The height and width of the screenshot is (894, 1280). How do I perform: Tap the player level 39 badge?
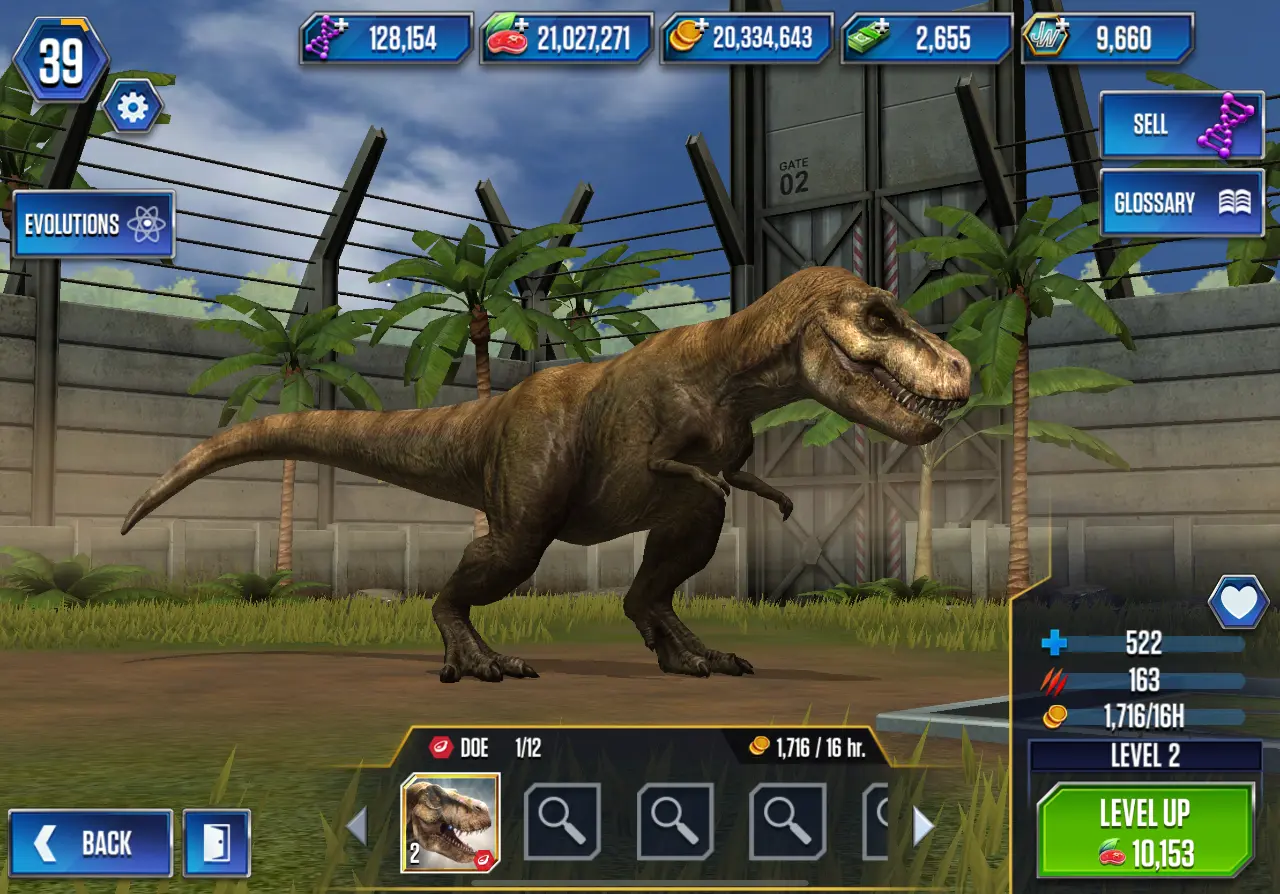62,62
